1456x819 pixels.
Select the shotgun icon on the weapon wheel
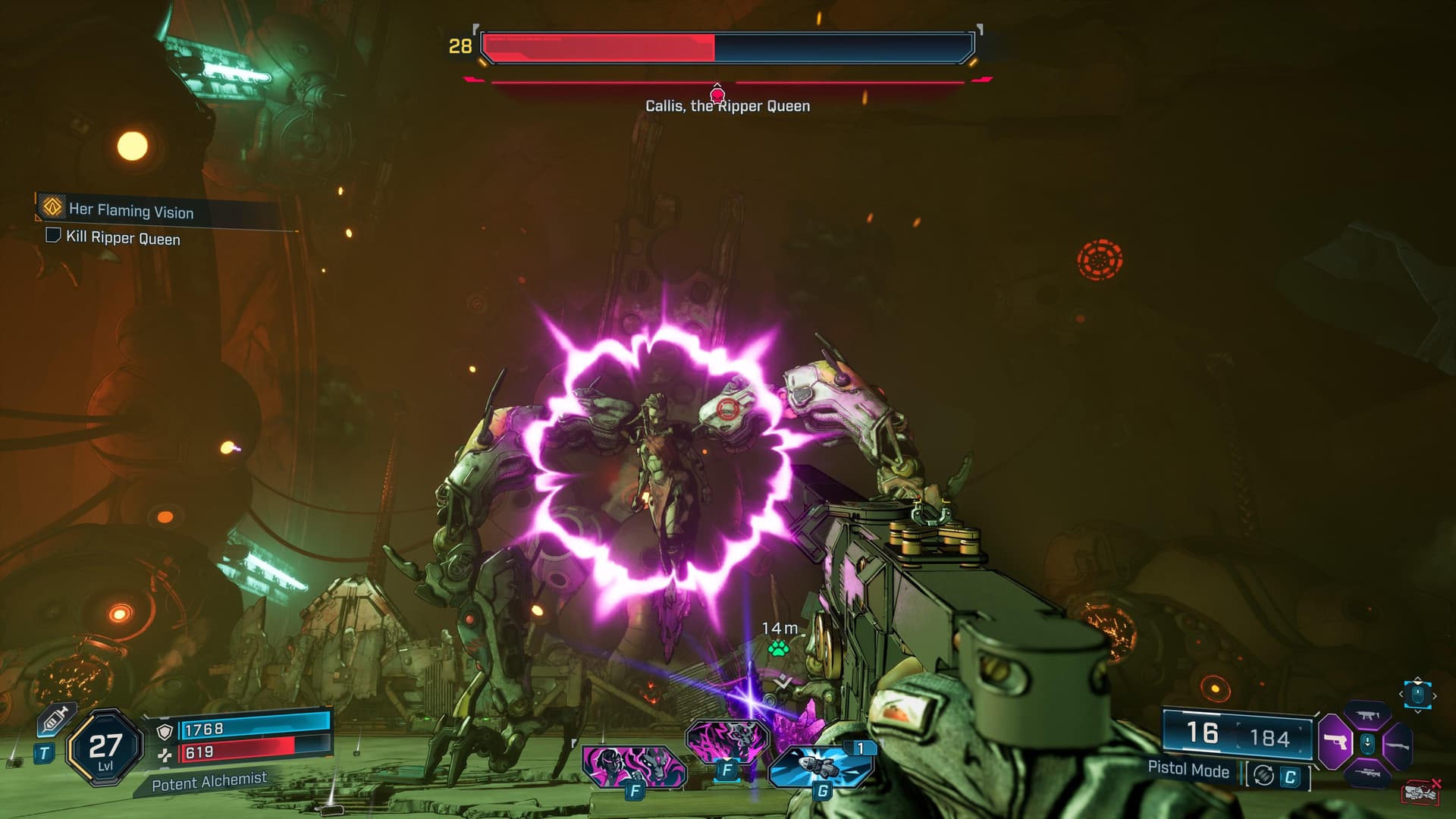click(1398, 745)
